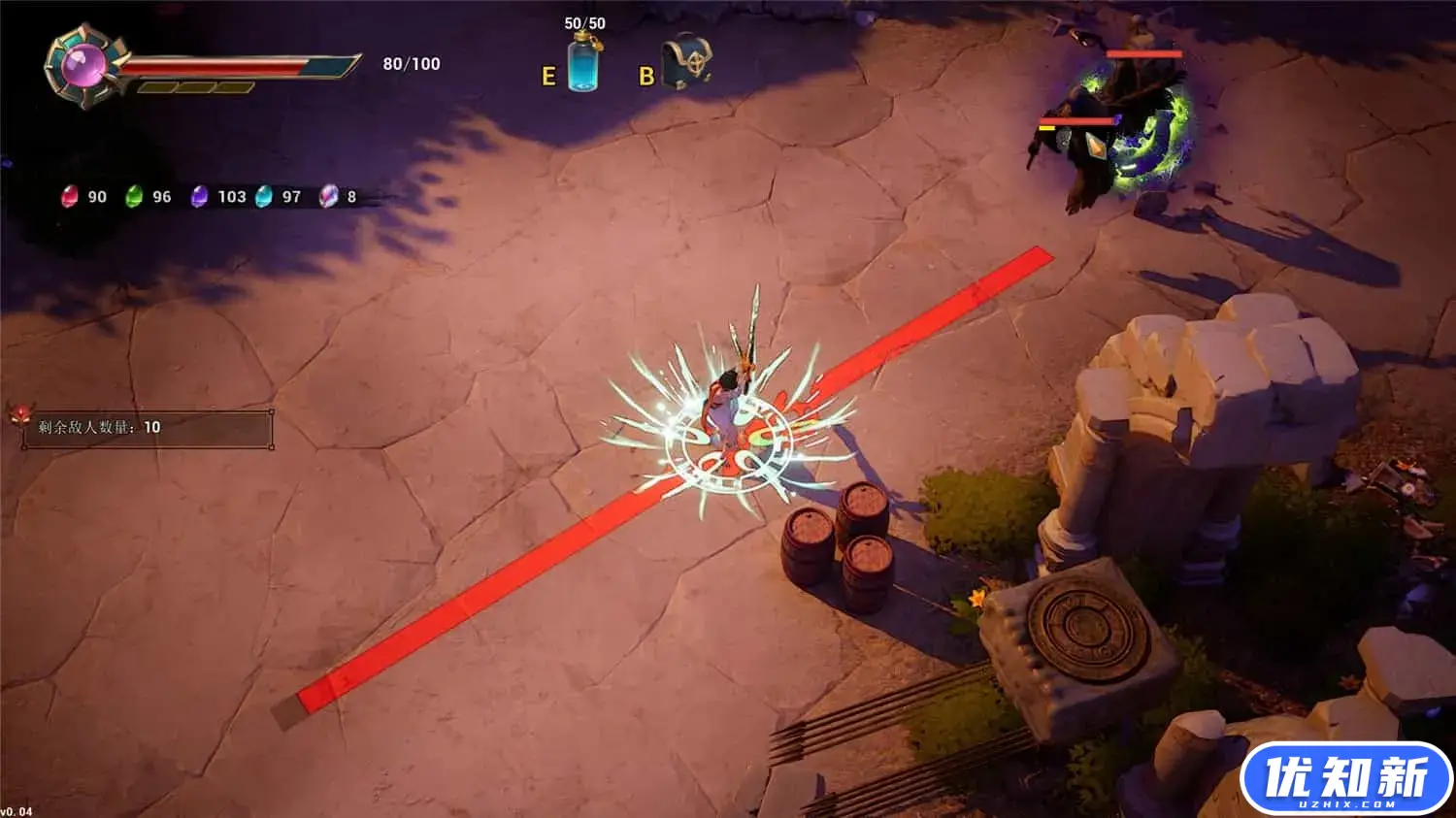Open the backpack inventory icon

[687, 63]
